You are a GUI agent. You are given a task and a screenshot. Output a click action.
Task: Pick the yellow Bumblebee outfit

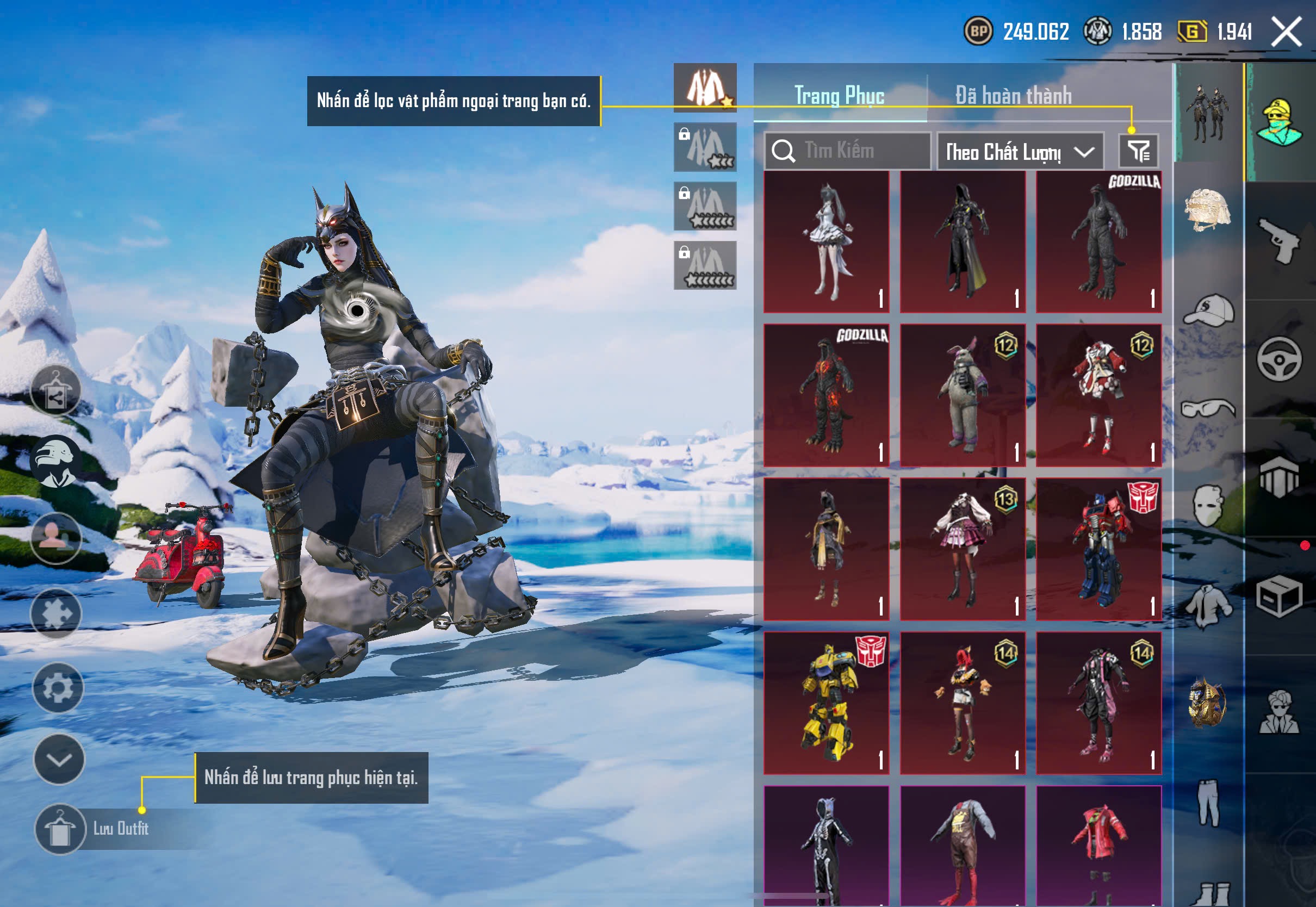826,703
